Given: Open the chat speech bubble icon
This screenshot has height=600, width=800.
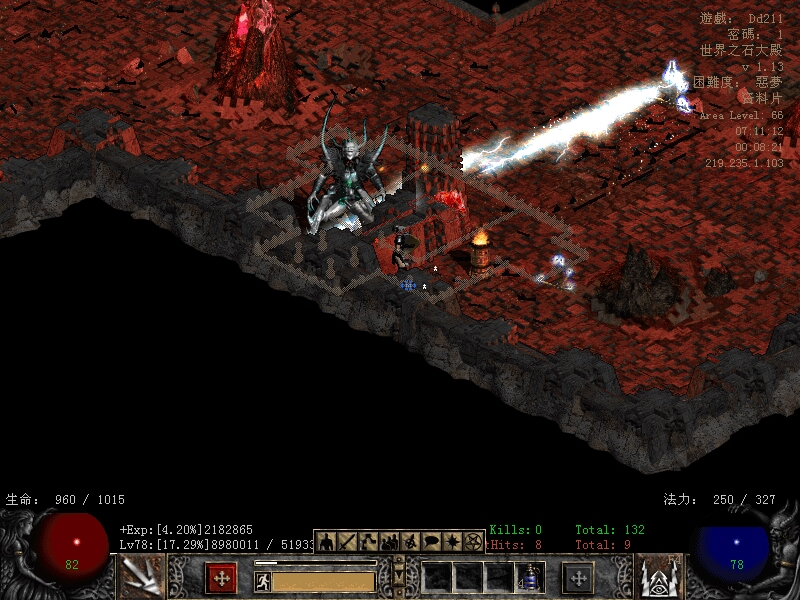Looking at the screenshot, I should [431, 541].
